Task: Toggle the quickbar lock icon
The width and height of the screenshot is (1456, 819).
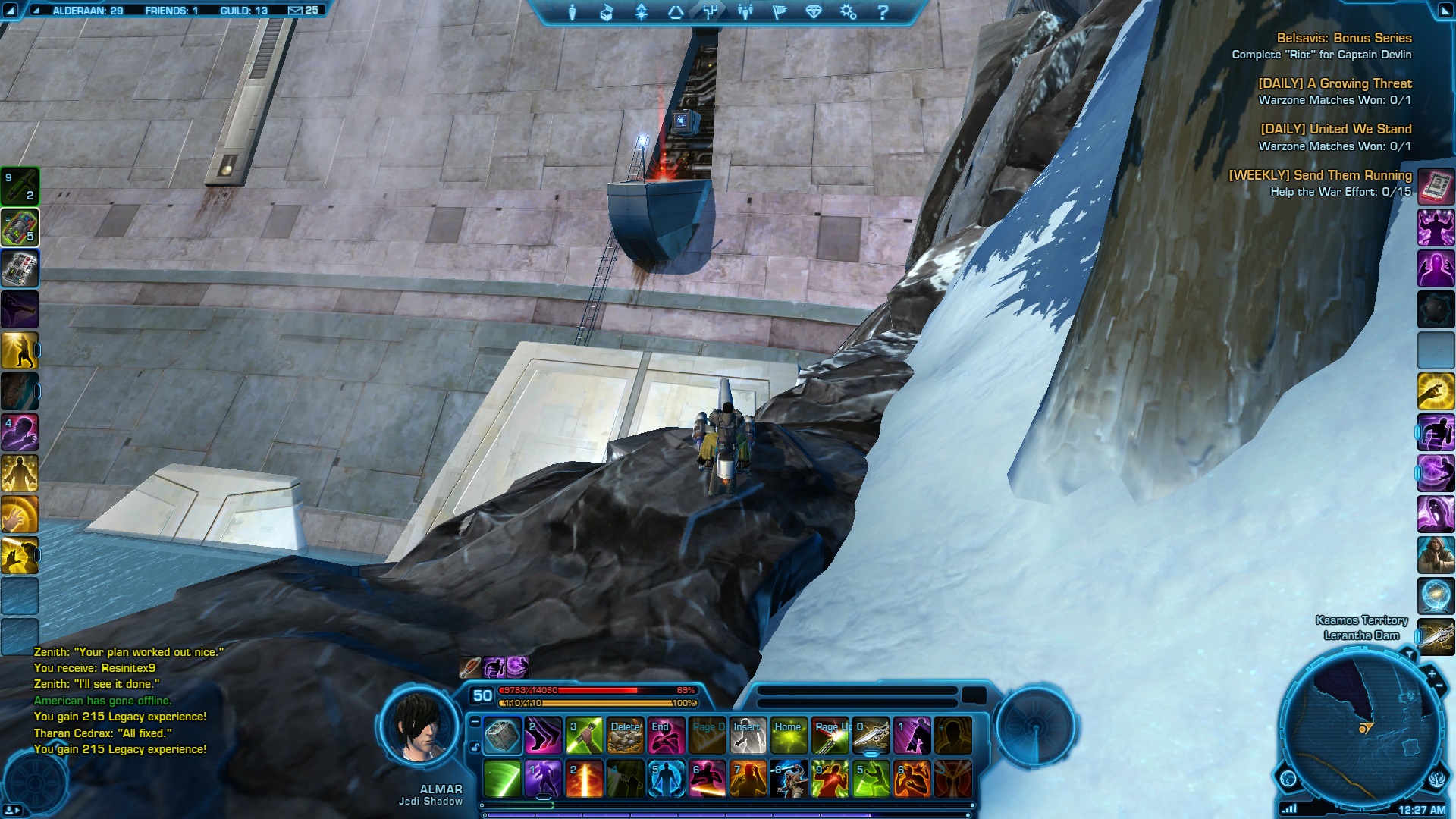Action: click(x=475, y=747)
